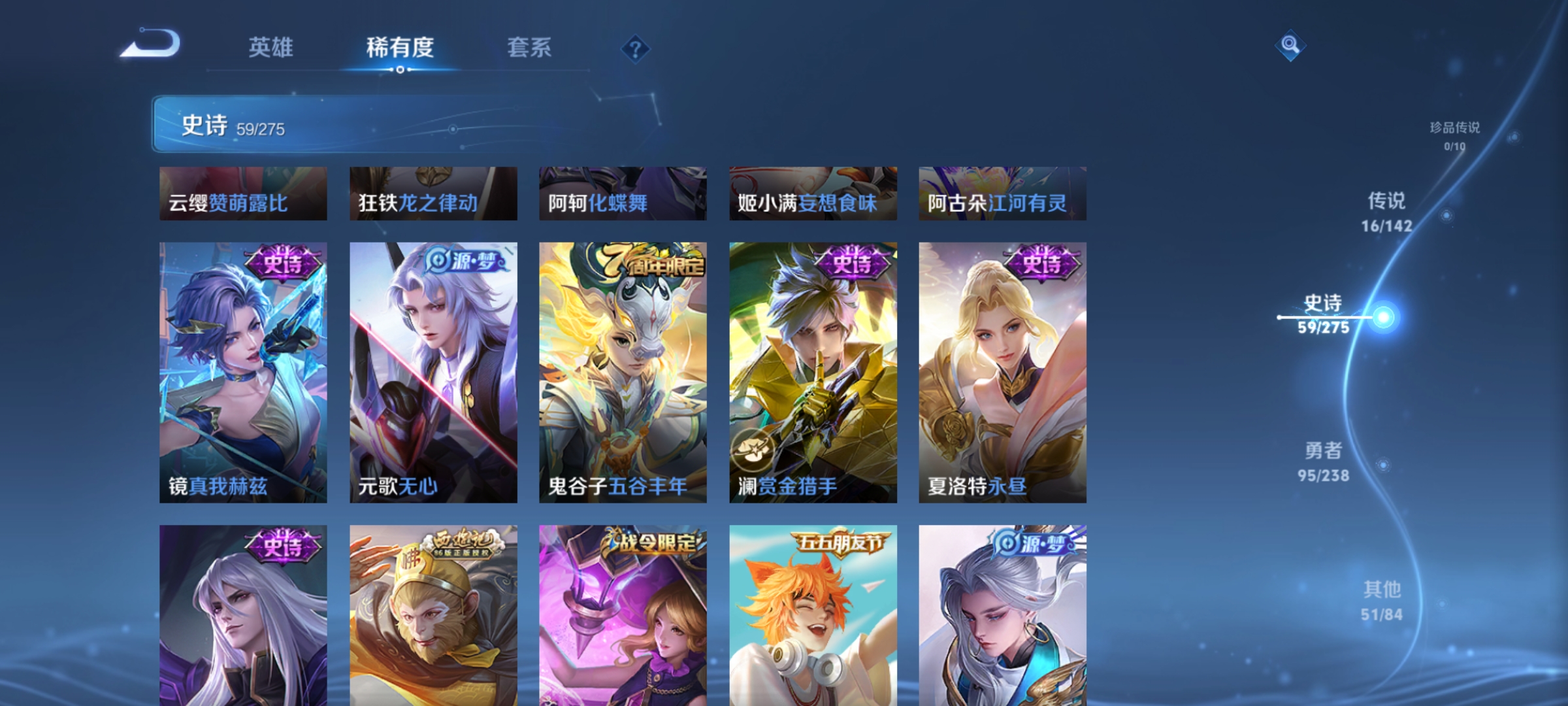Switch to the 套系 tab
Screen dimensions: 1568x706
click(529, 47)
